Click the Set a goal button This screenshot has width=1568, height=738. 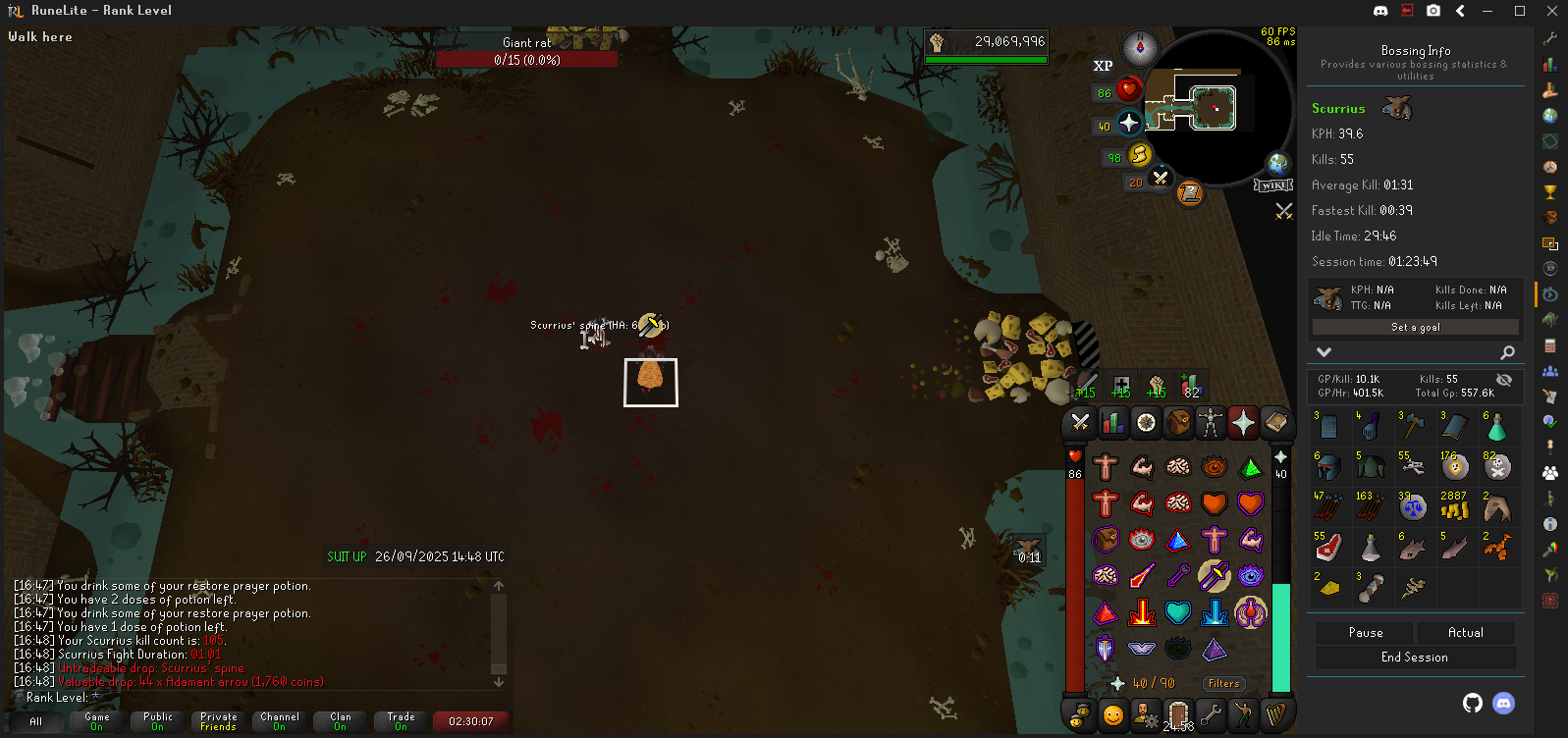1415,327
